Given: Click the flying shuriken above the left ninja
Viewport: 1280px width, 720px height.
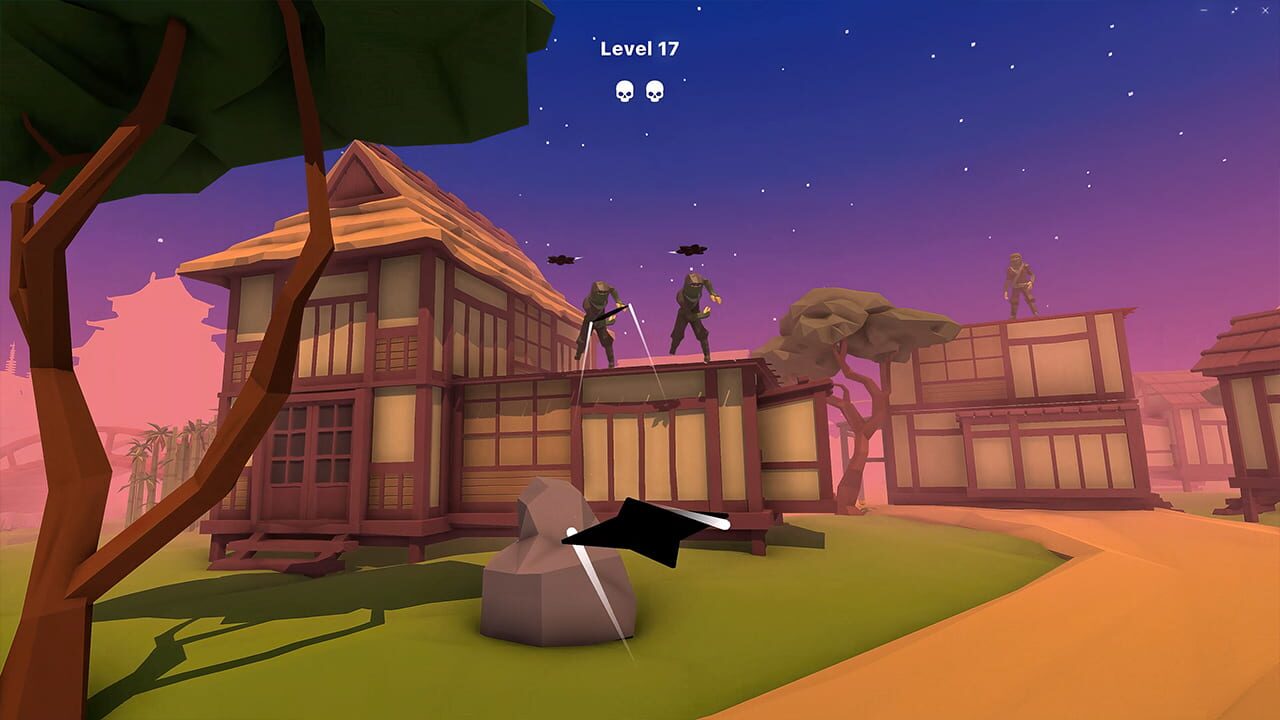Looking at the screenshot, I should pos(560,258).
